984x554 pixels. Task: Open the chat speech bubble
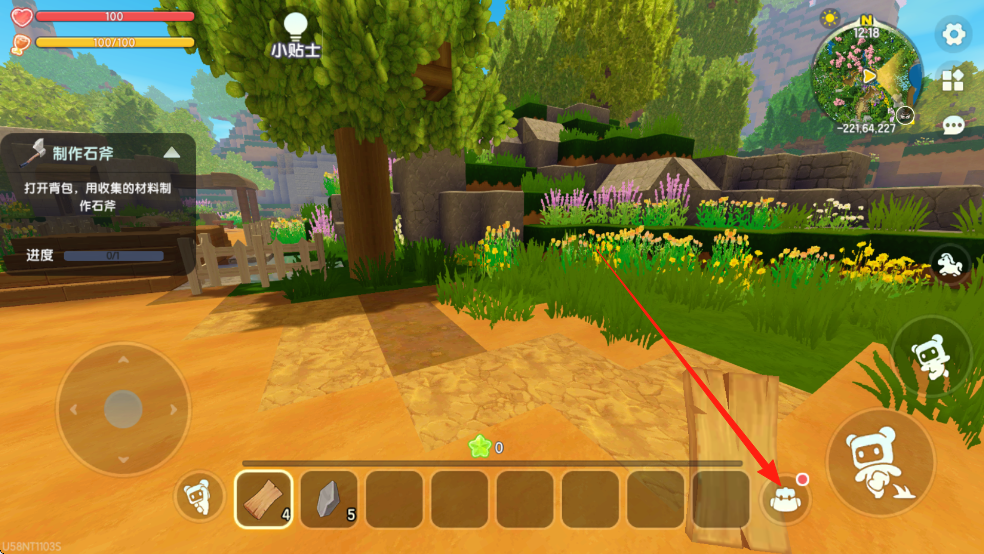[x=954, y=125]
